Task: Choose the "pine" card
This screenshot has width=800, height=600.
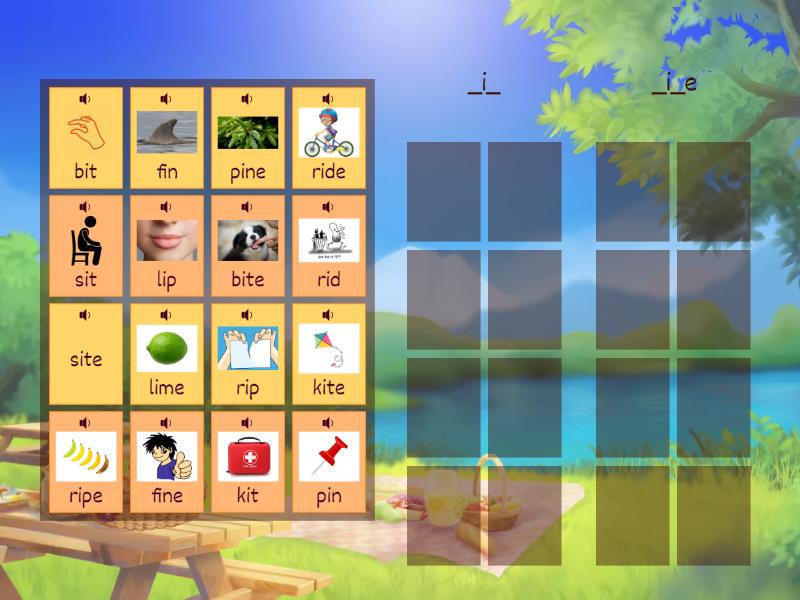Action: click(248, 138)
